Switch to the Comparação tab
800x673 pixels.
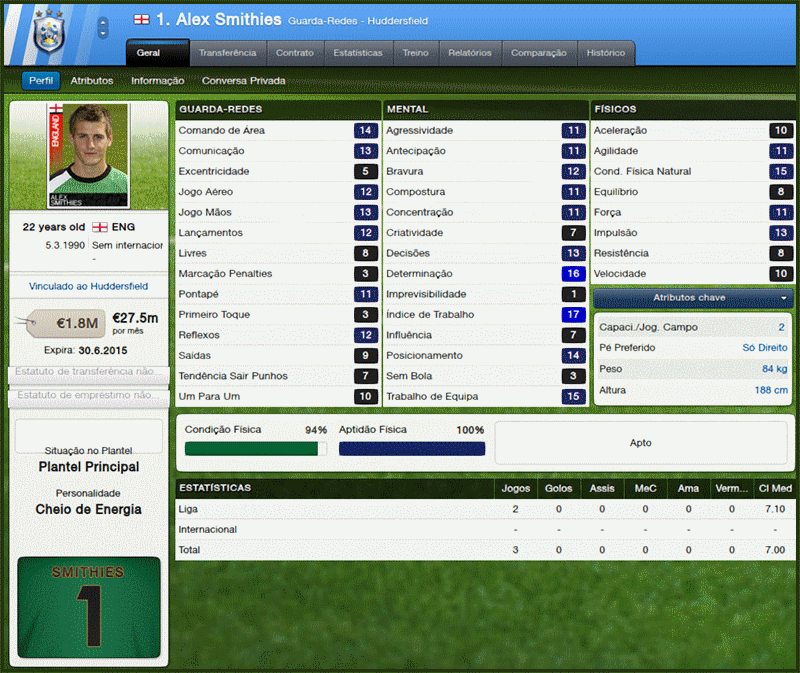(x=539, y=53)
